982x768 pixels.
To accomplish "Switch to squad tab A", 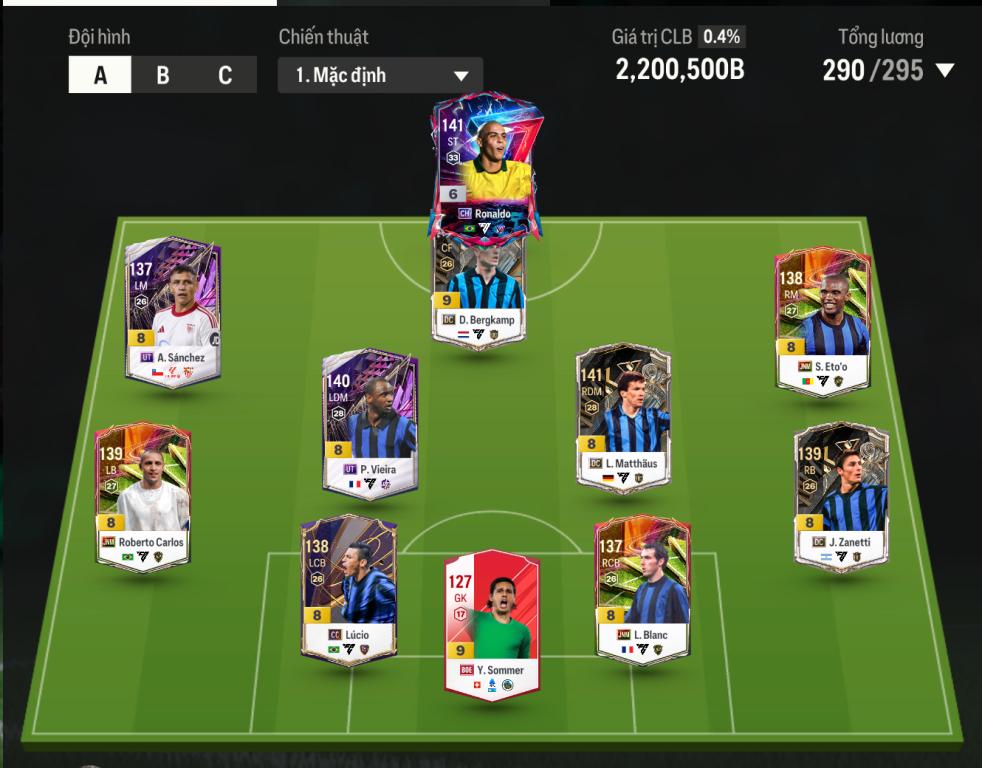I will point(100,75).
